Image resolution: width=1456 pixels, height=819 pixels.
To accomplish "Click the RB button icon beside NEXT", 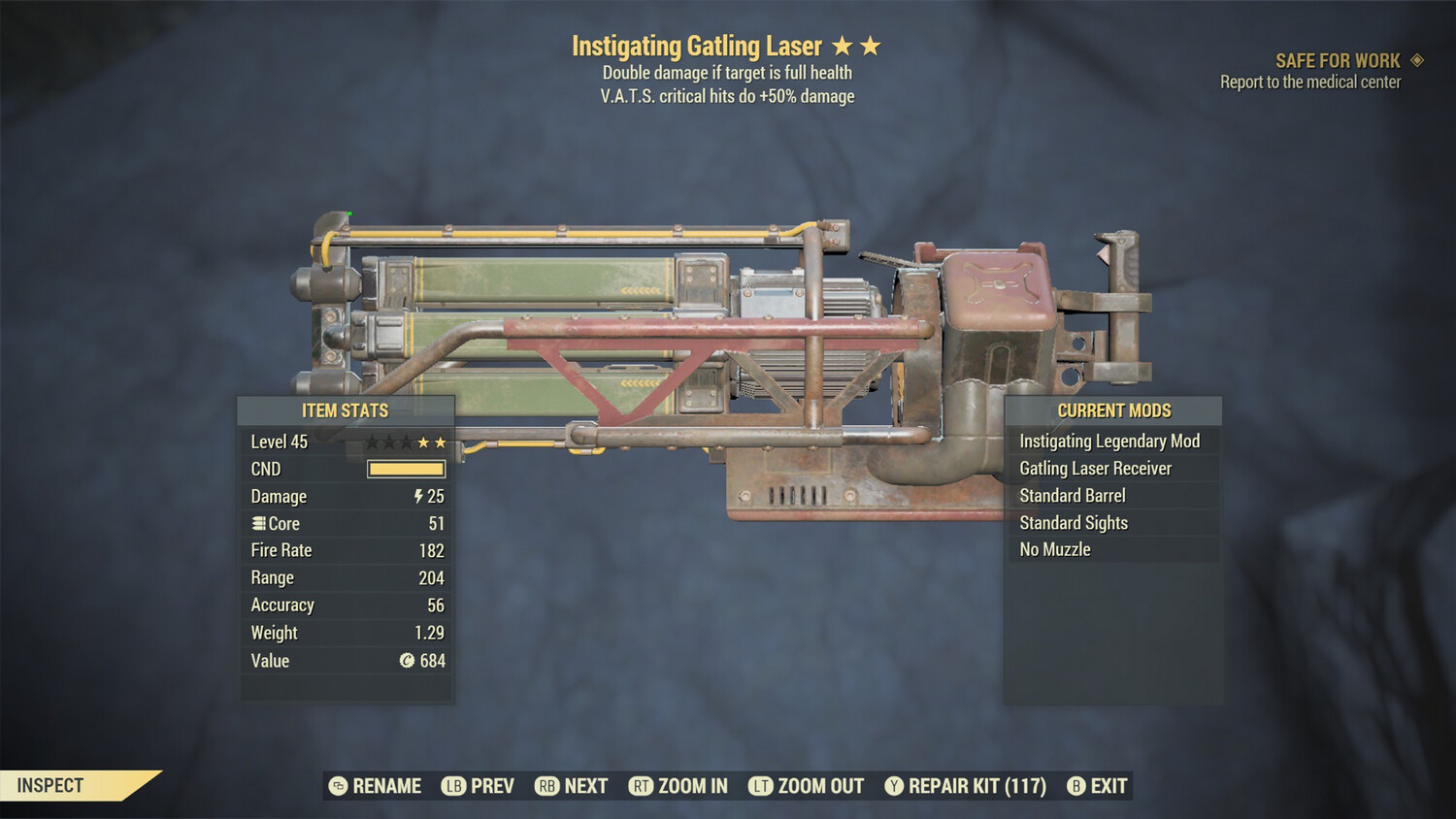I will coord(546,786).
